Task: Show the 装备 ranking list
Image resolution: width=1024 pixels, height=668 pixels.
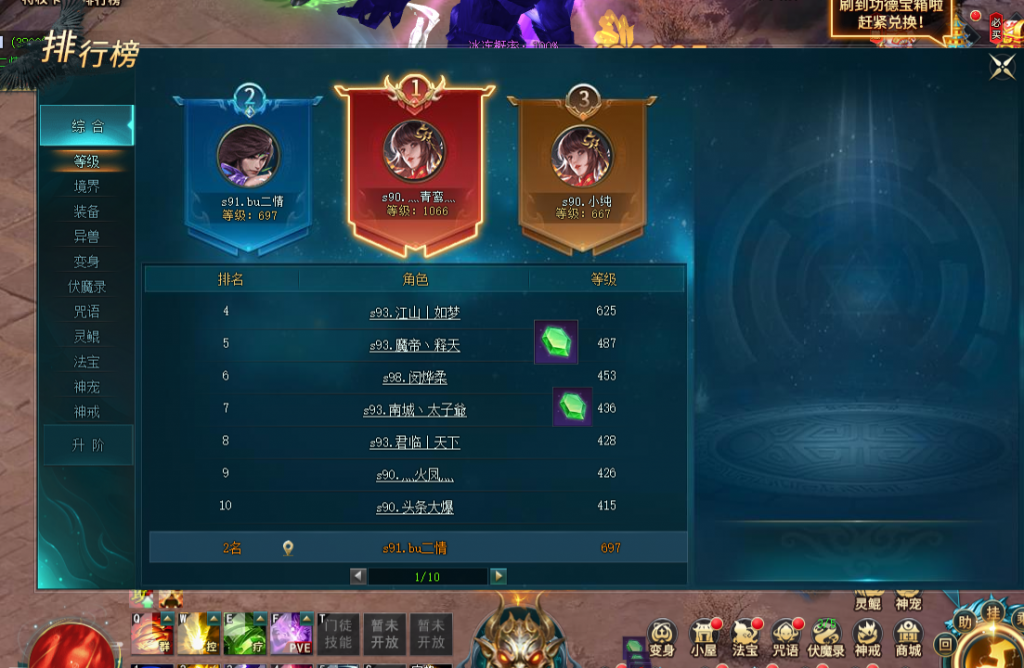Action: [x=87, y=211]
